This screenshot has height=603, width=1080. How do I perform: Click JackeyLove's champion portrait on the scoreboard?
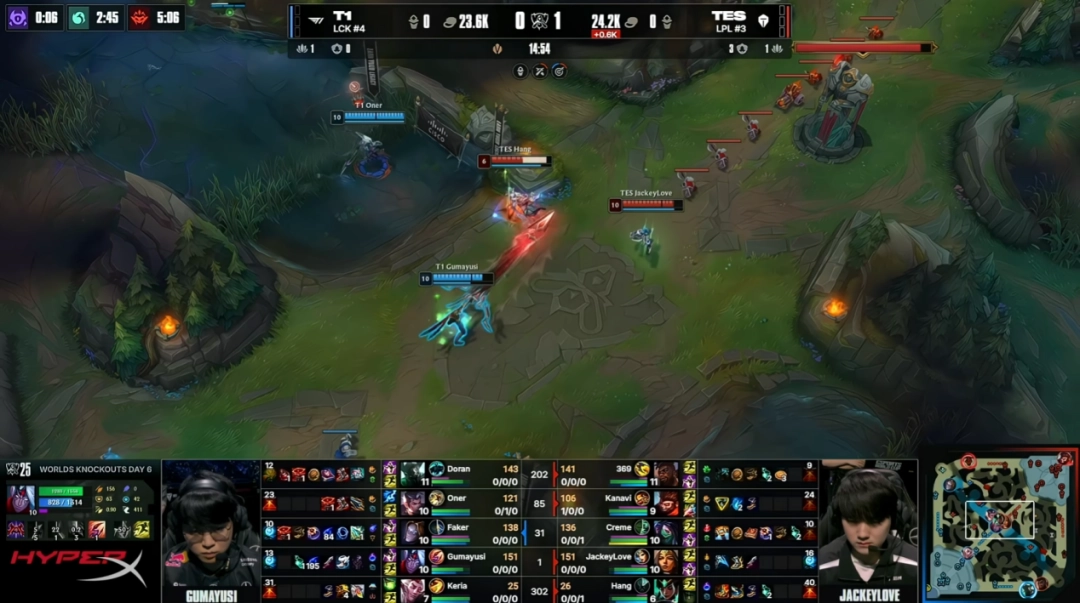pyautogui.click(x=666, y=556)
